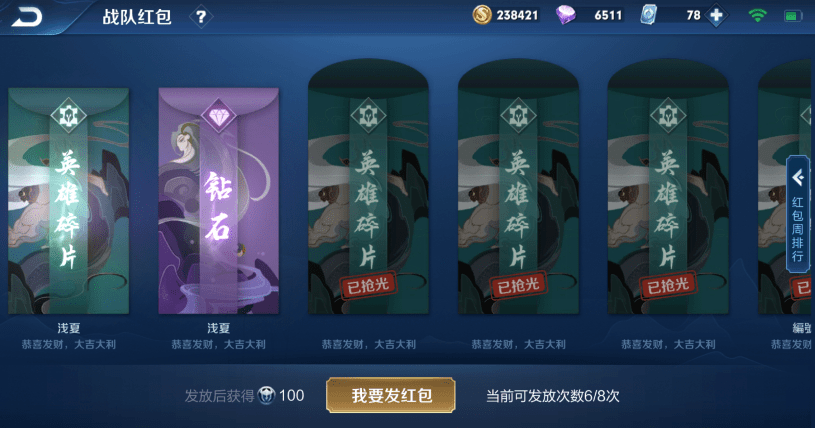Open the purple 钻石 red packet
Viewport: 815px width, 428px height.
[x=218, y=200]
